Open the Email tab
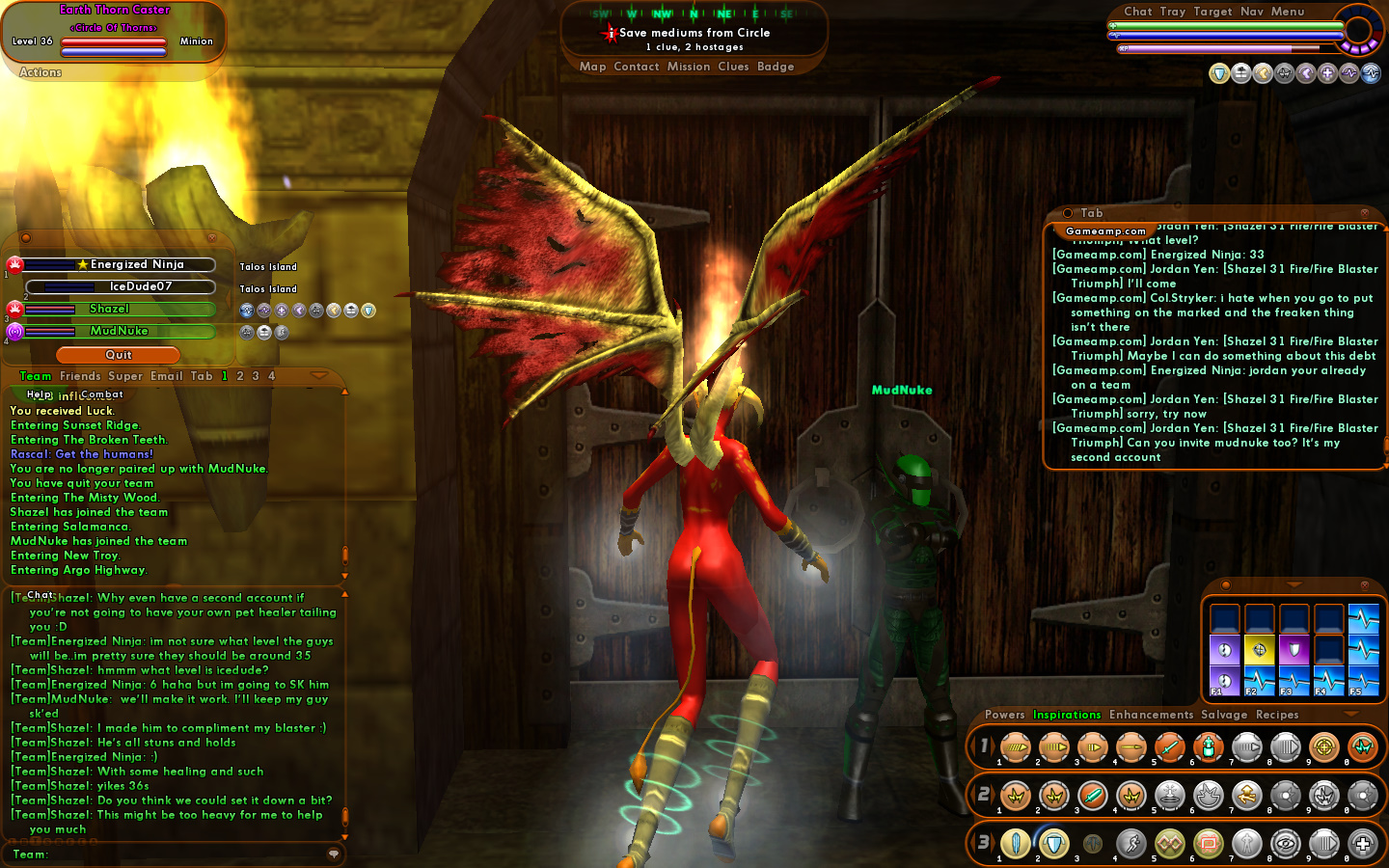This screenshot has height=868, width=1389. click(x=166, y=376)
